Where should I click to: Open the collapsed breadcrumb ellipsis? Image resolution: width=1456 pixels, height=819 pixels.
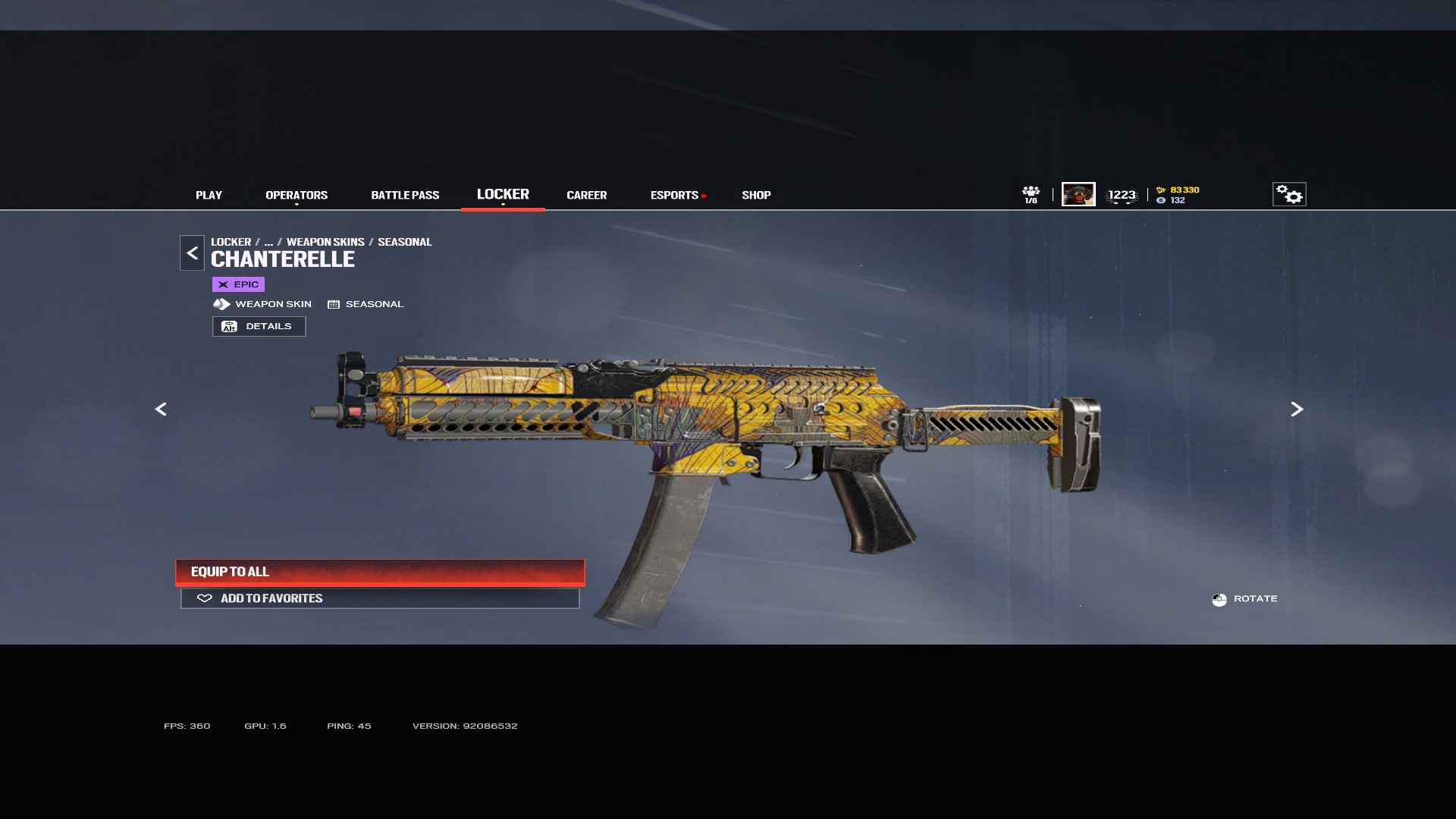tap(268, 242)
